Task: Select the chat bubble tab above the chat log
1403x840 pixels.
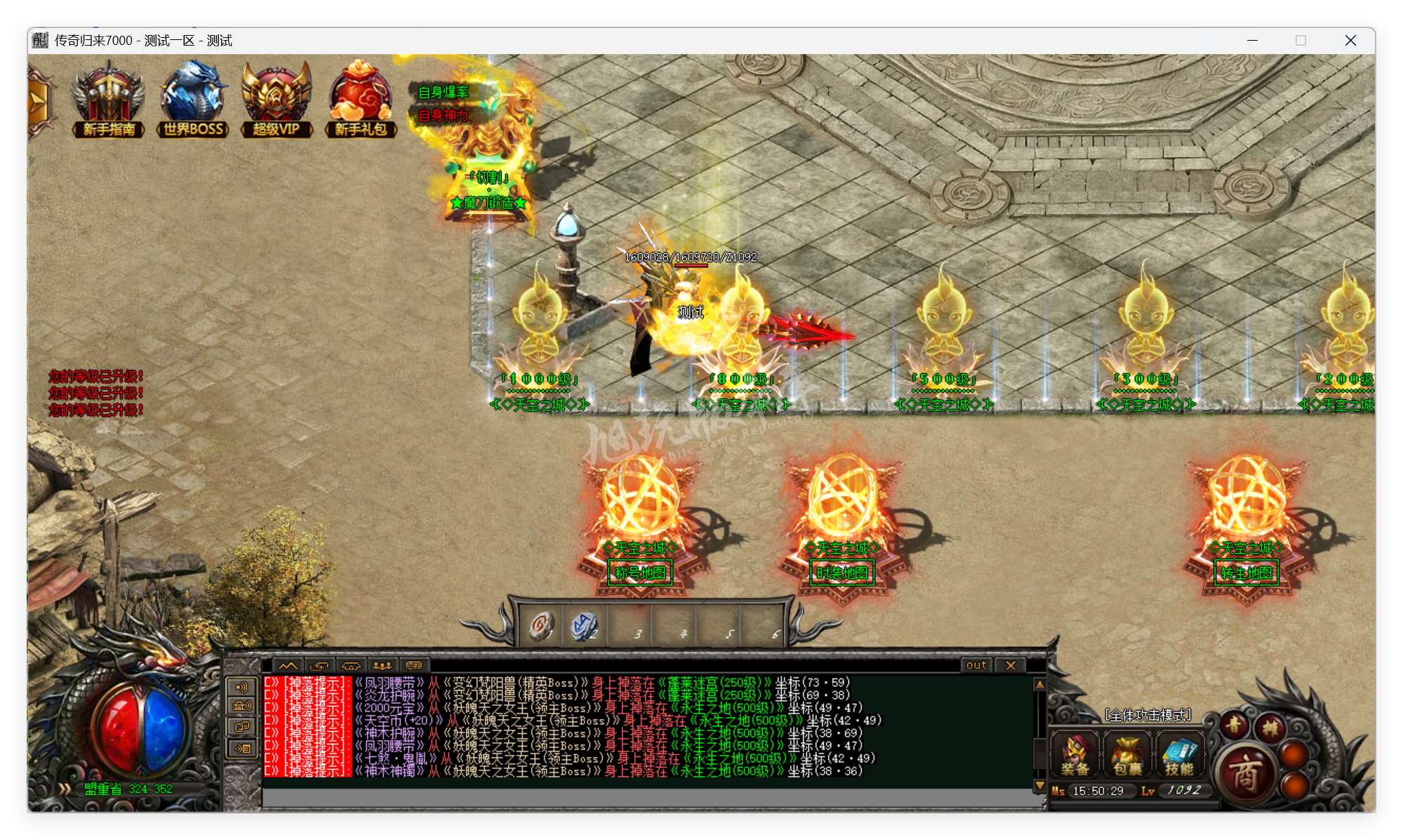Action: click(x=415, y=665)
